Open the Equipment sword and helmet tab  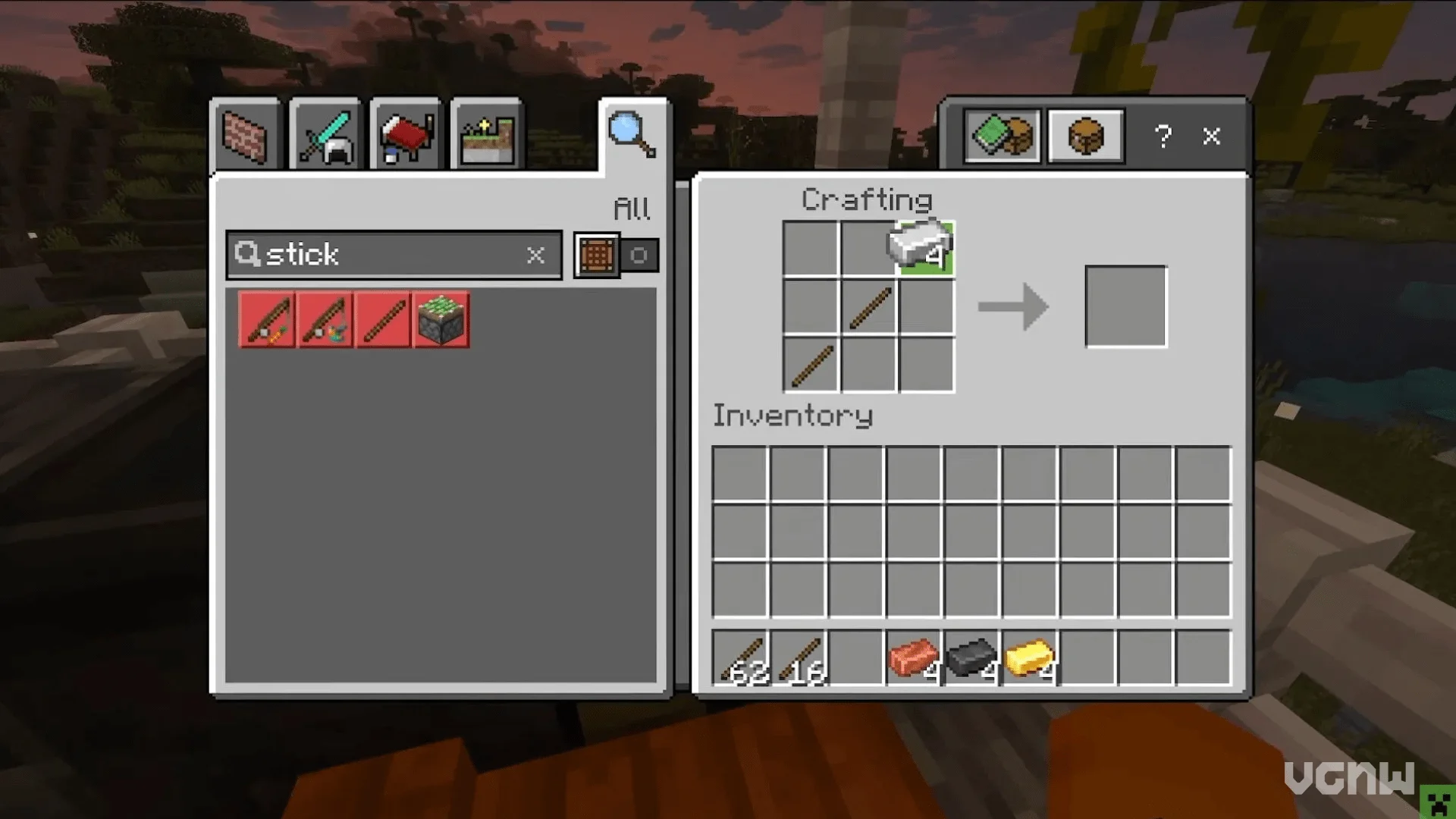point(325,136)
